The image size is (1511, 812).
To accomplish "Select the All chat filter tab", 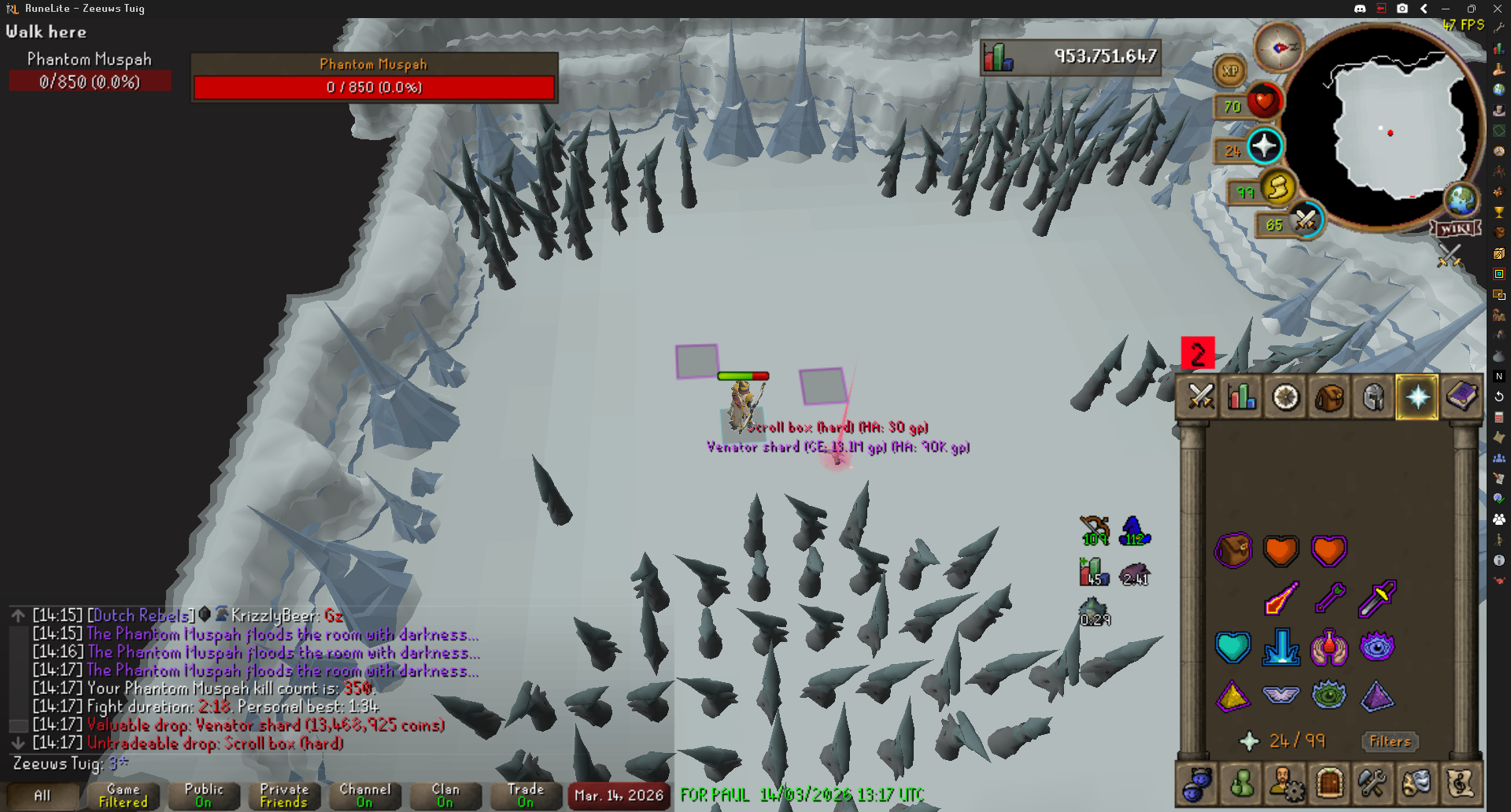I will click(42, 795).
